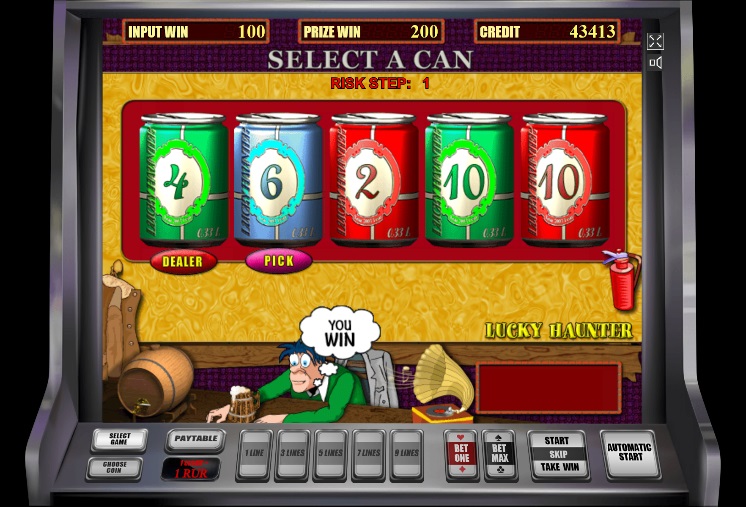Toggle fullscreen with the arrows icon
Viewport: 746px width, 507px height.
(655, 41)
